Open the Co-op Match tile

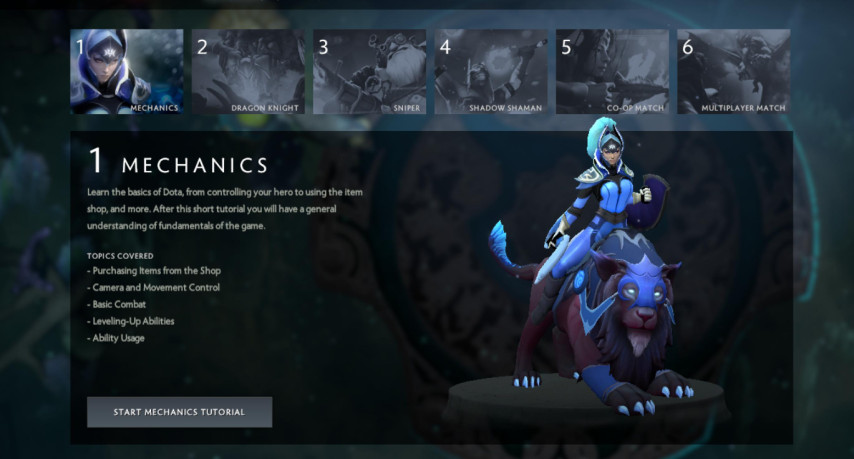click(x=612, y=71)
